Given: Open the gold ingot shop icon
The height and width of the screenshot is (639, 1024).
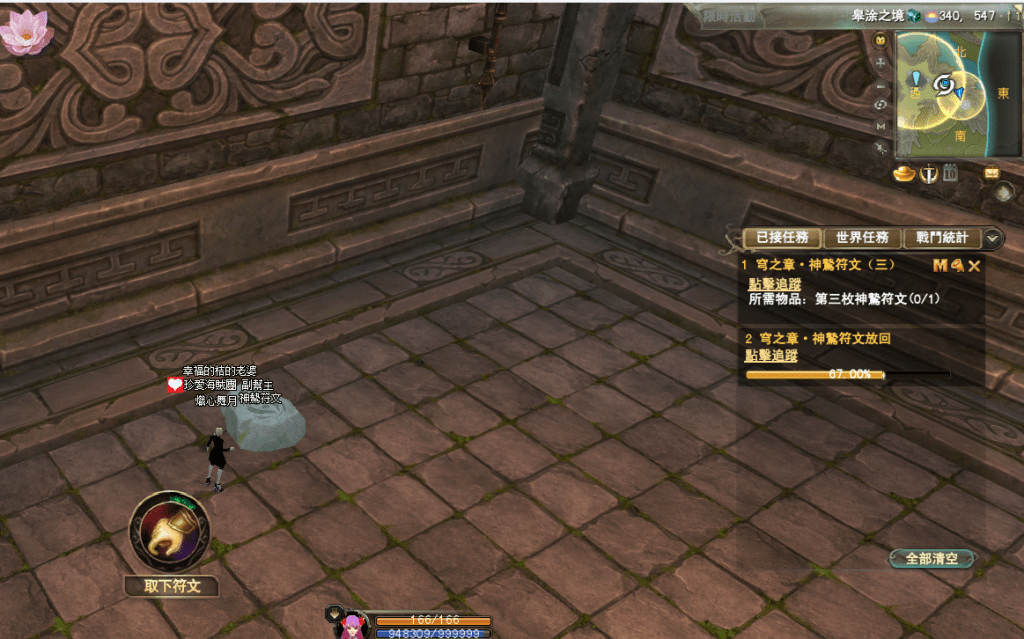Looking at the screenshot, I should [x=905, y=175].
